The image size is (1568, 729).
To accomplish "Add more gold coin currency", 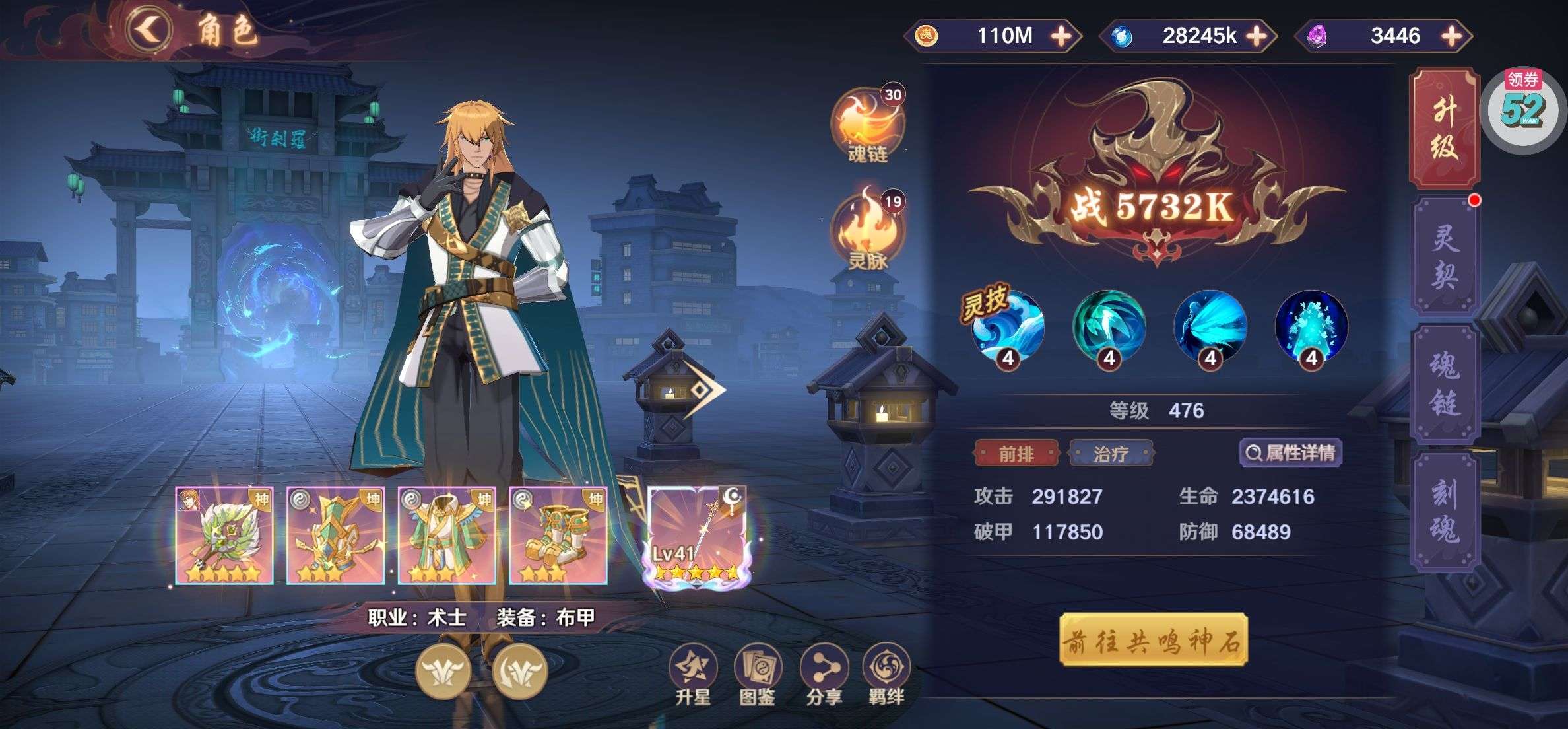I will pyautogui.click(x=1061, y=36).
